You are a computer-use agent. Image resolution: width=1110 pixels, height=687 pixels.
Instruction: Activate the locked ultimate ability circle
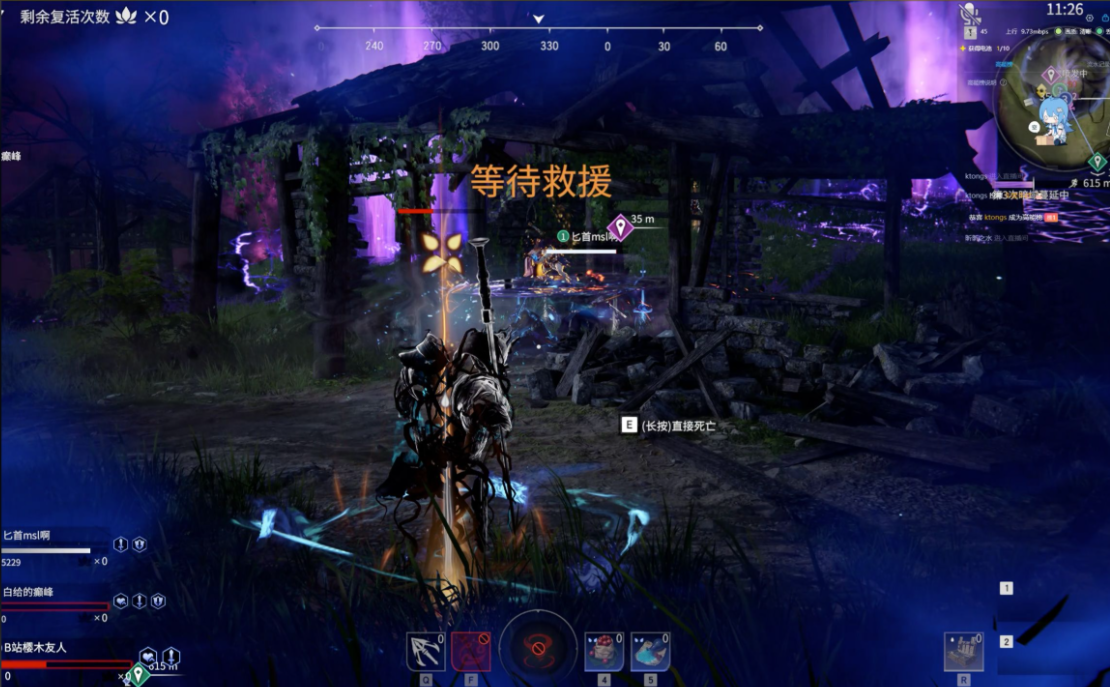(538, 648)
